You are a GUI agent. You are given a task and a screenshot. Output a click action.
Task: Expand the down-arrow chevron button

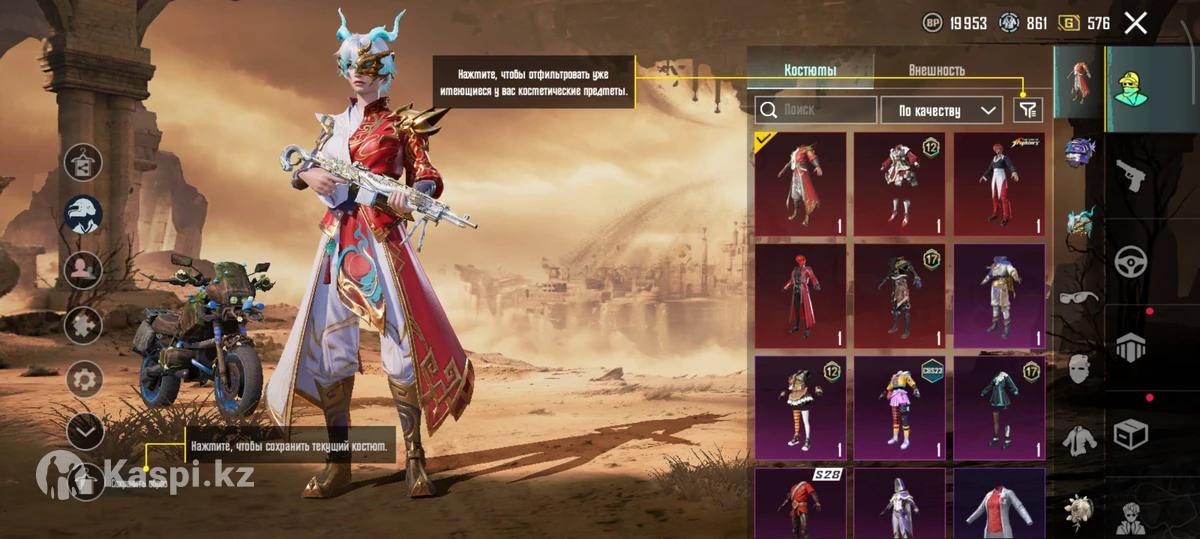click(85, 431)
